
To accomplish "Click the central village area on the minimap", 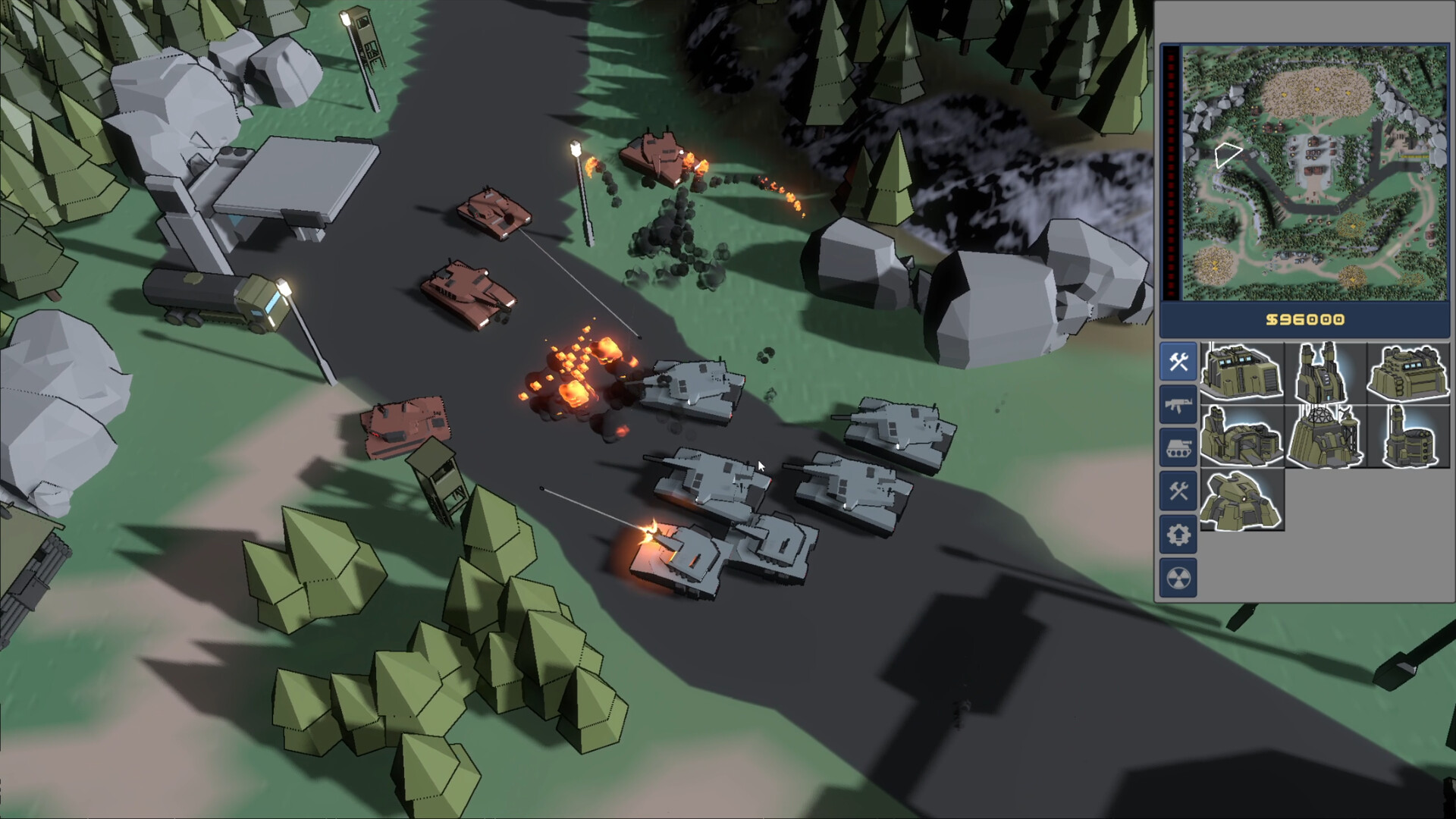I will tap(1313, 154).
